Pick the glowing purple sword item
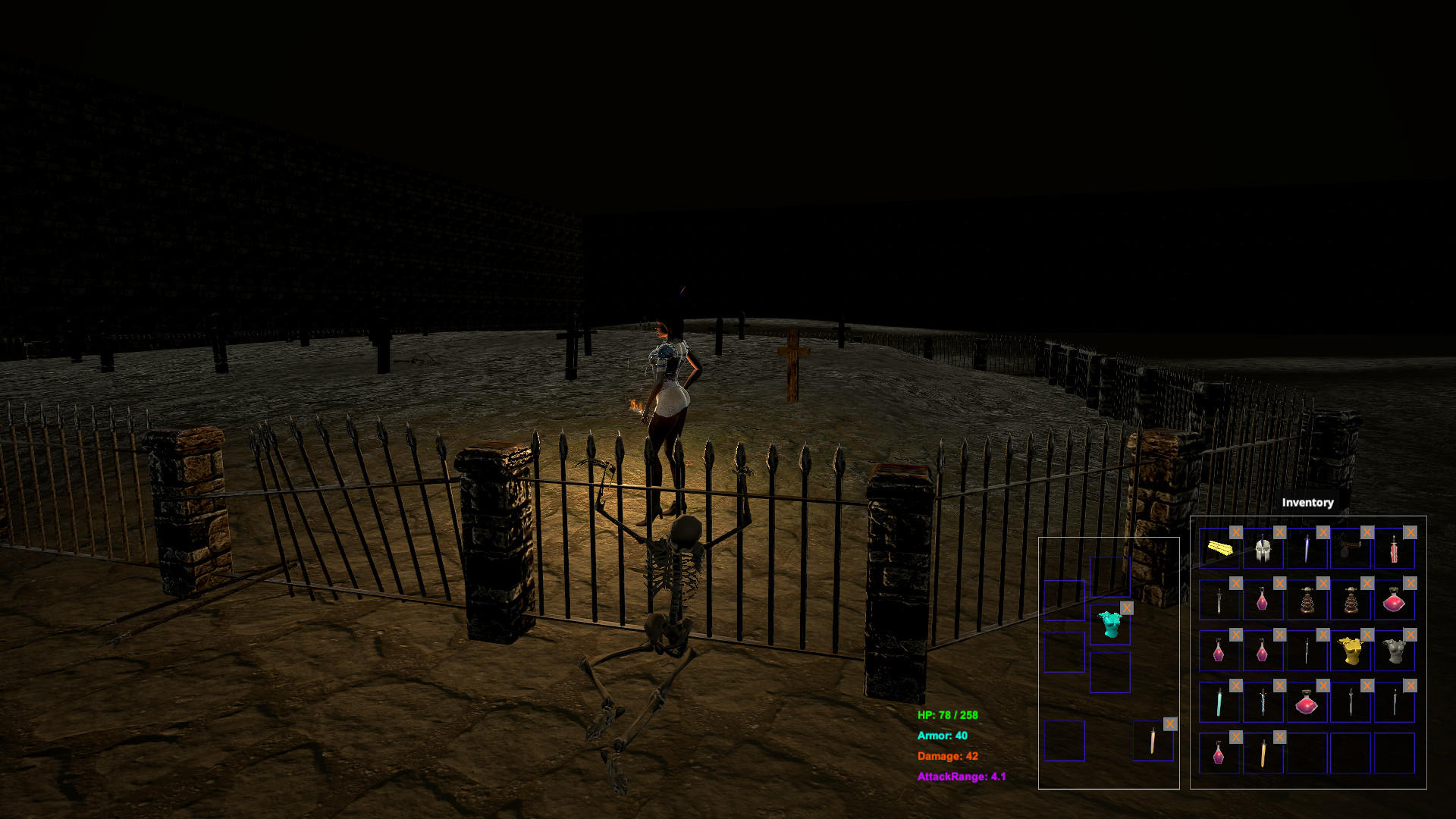This screenshot has height=819, width=1456. pyautogui.click(x=1307, y=548)
